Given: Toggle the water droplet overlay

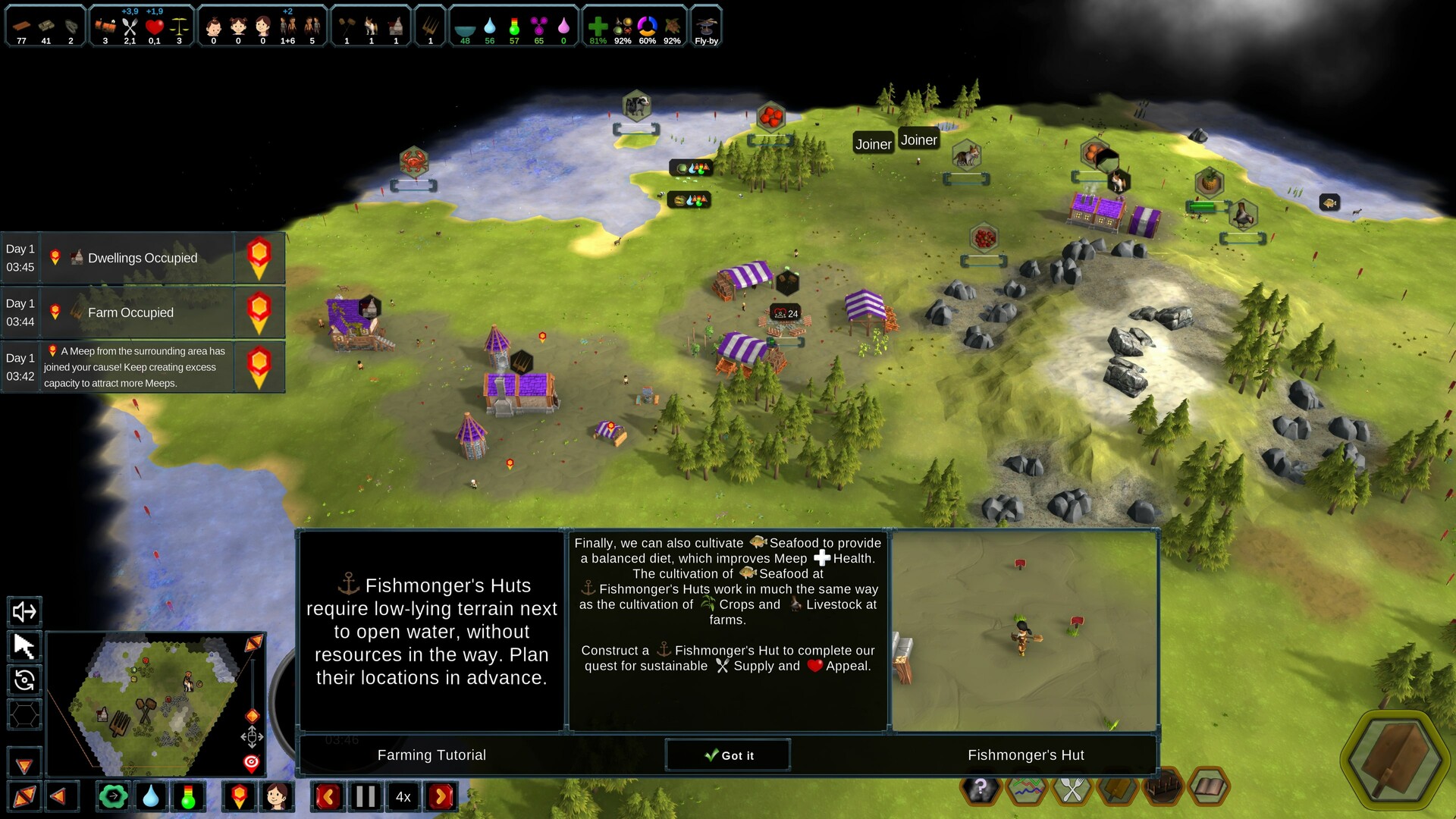Looking at the screenshot, I should pyautogui.click(x=151, y=796).
